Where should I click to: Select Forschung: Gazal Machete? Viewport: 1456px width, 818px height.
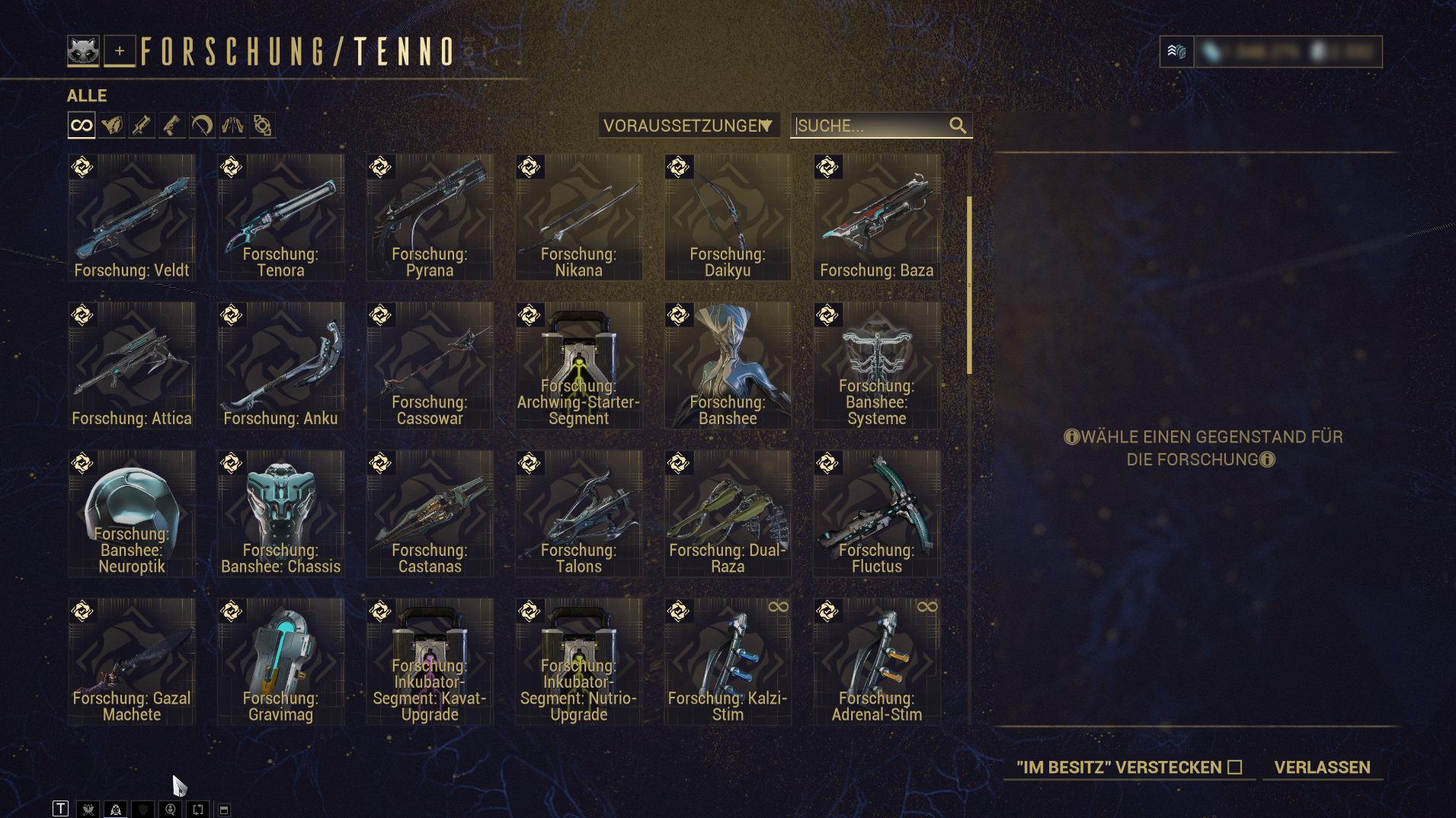[132, 661]
